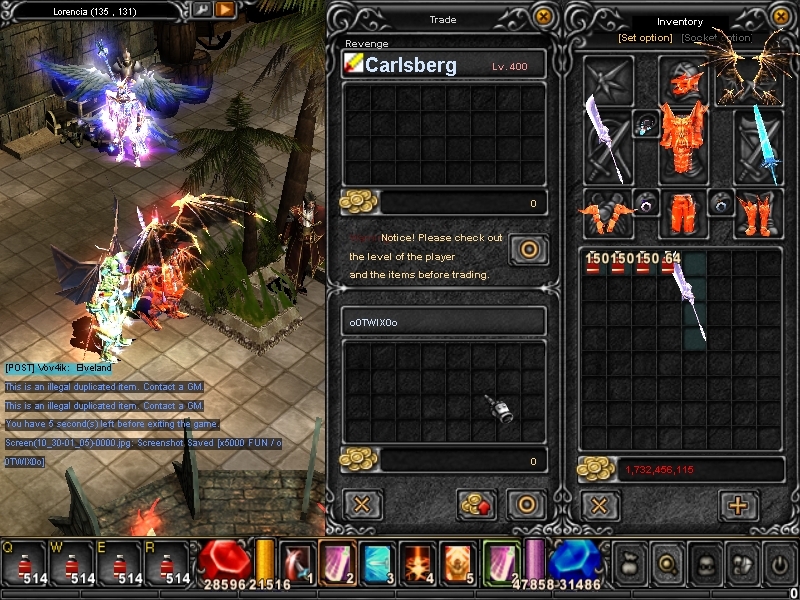Select the equipped orange gloves
Image resolution: width=800 pixels, height=600 pixels.
coord(607,212)
